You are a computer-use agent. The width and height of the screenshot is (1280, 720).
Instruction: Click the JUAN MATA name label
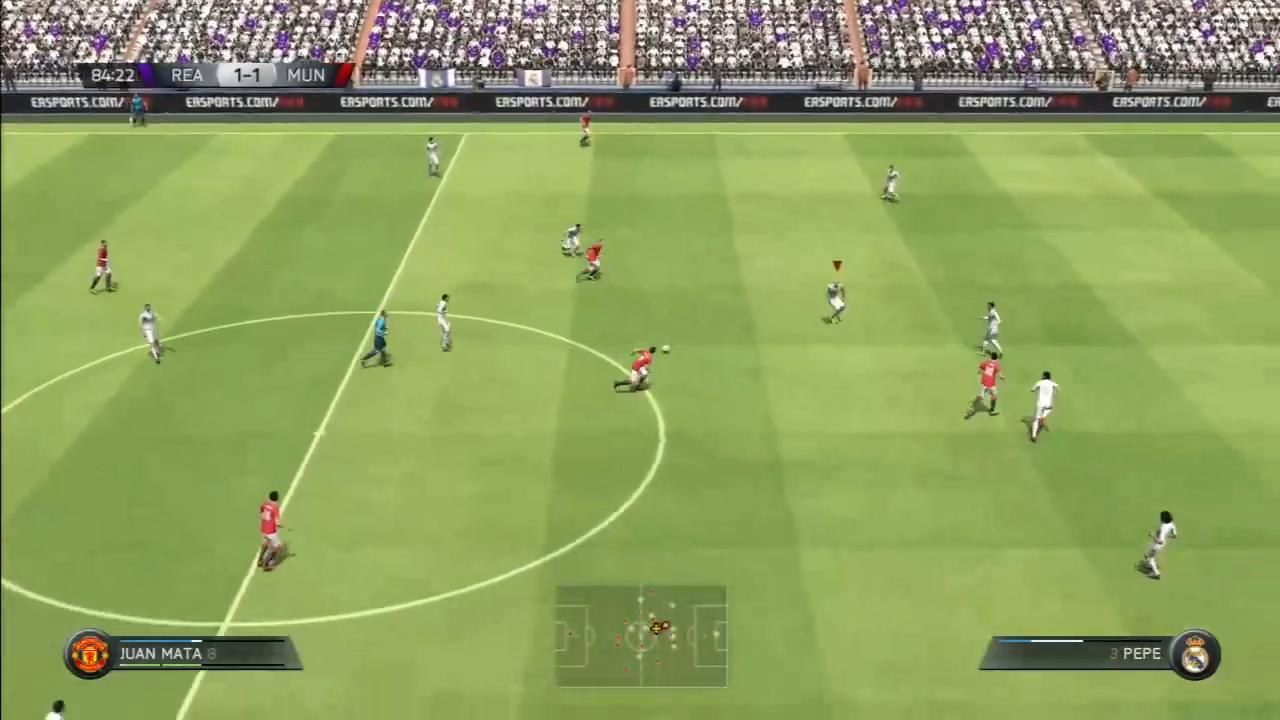(x=160, y=653)
